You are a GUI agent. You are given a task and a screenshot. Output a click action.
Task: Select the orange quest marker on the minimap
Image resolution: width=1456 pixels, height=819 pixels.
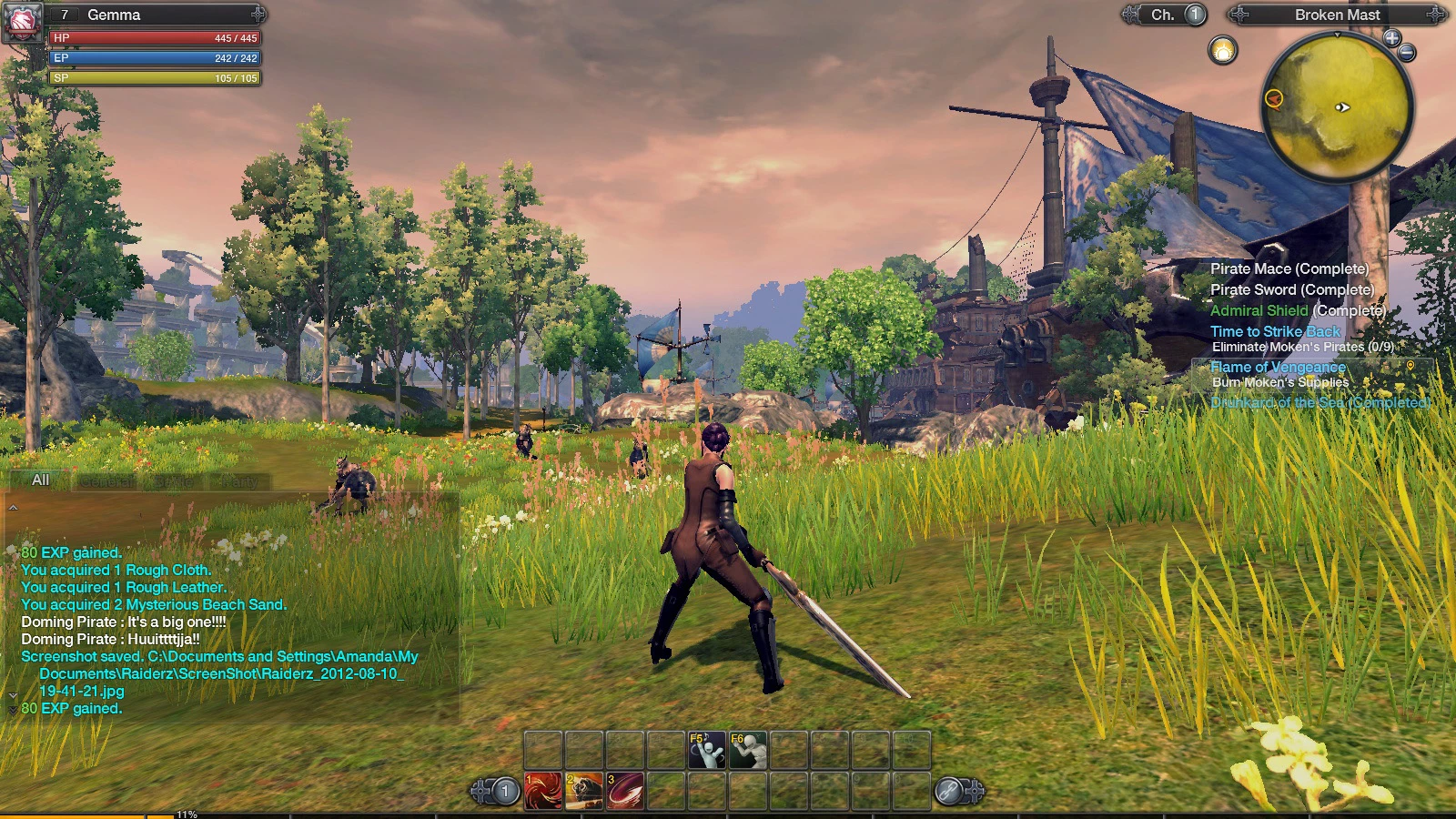[x=1274, y=98]
